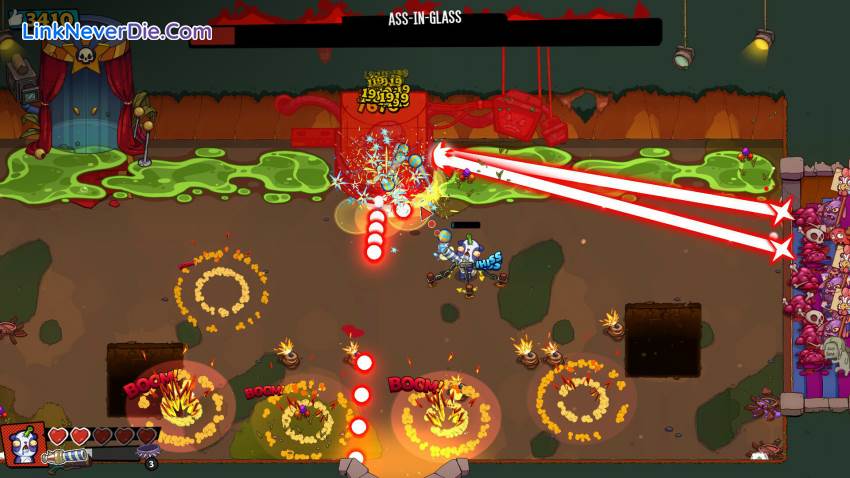Click the spiked bear trap item icon
The width and height of the screenshot is (850, 478).
point(149,452)
